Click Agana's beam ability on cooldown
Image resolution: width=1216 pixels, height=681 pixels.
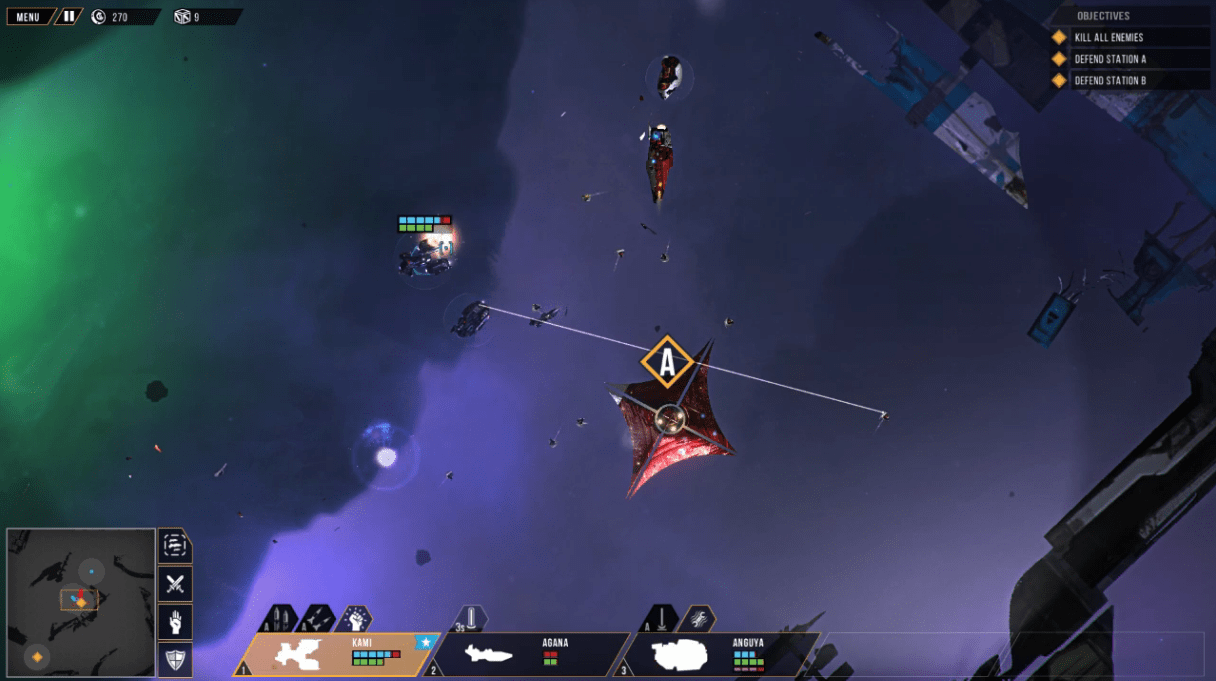(471, 619)
